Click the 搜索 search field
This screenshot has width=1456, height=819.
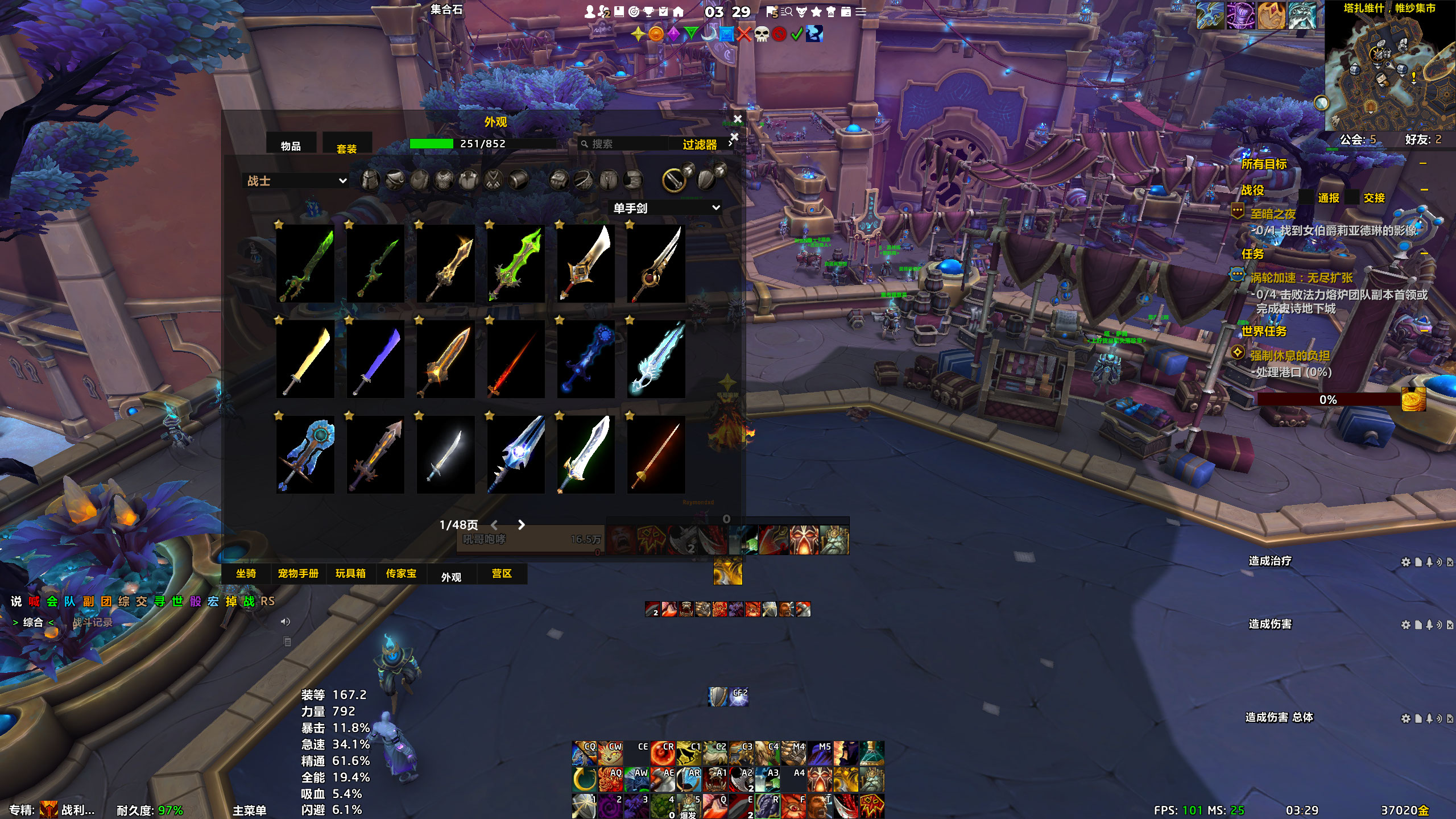click(x=626, y=144)
